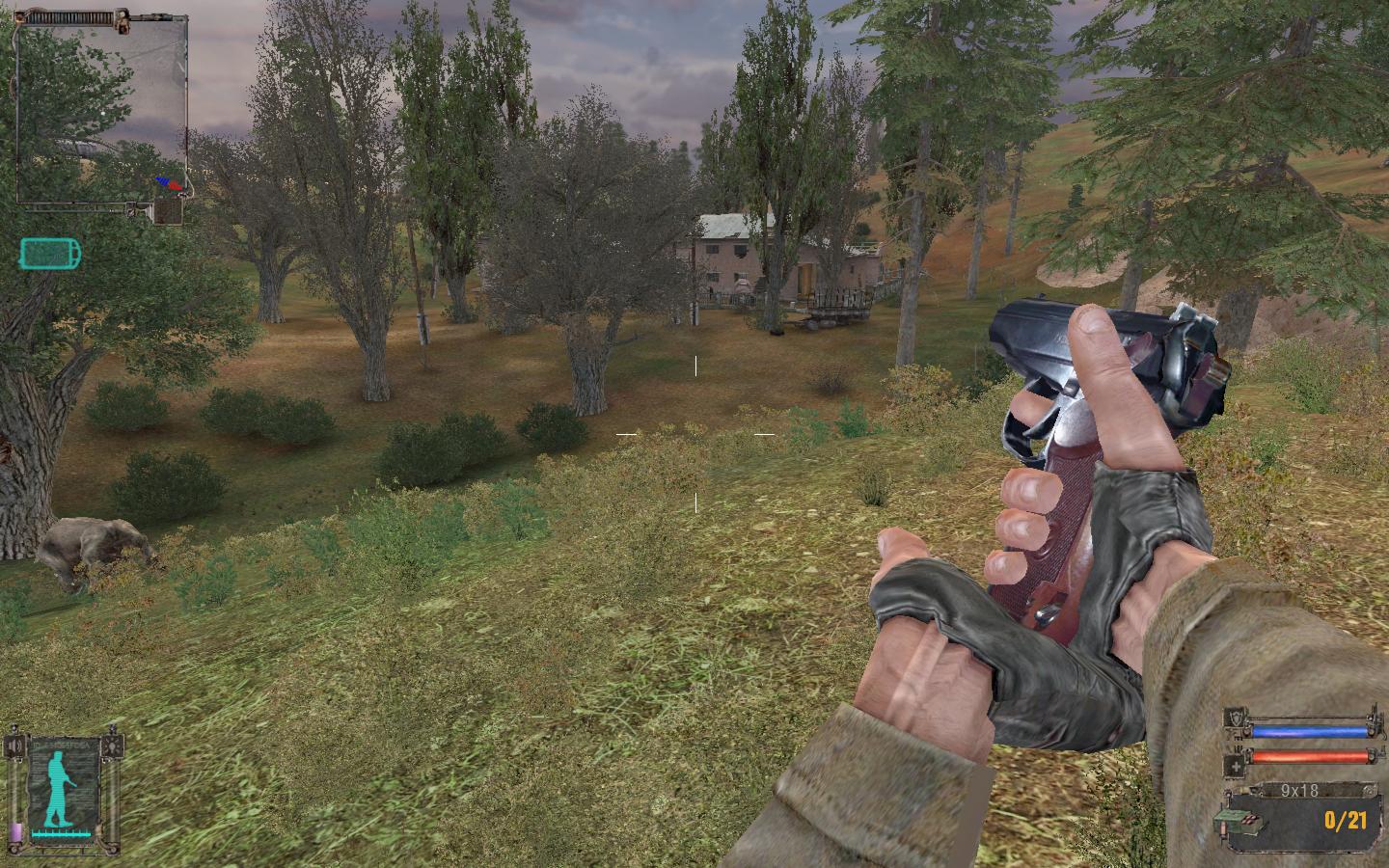
Task: Select the cyan battery indicator icon
Action: pos(50,255)
